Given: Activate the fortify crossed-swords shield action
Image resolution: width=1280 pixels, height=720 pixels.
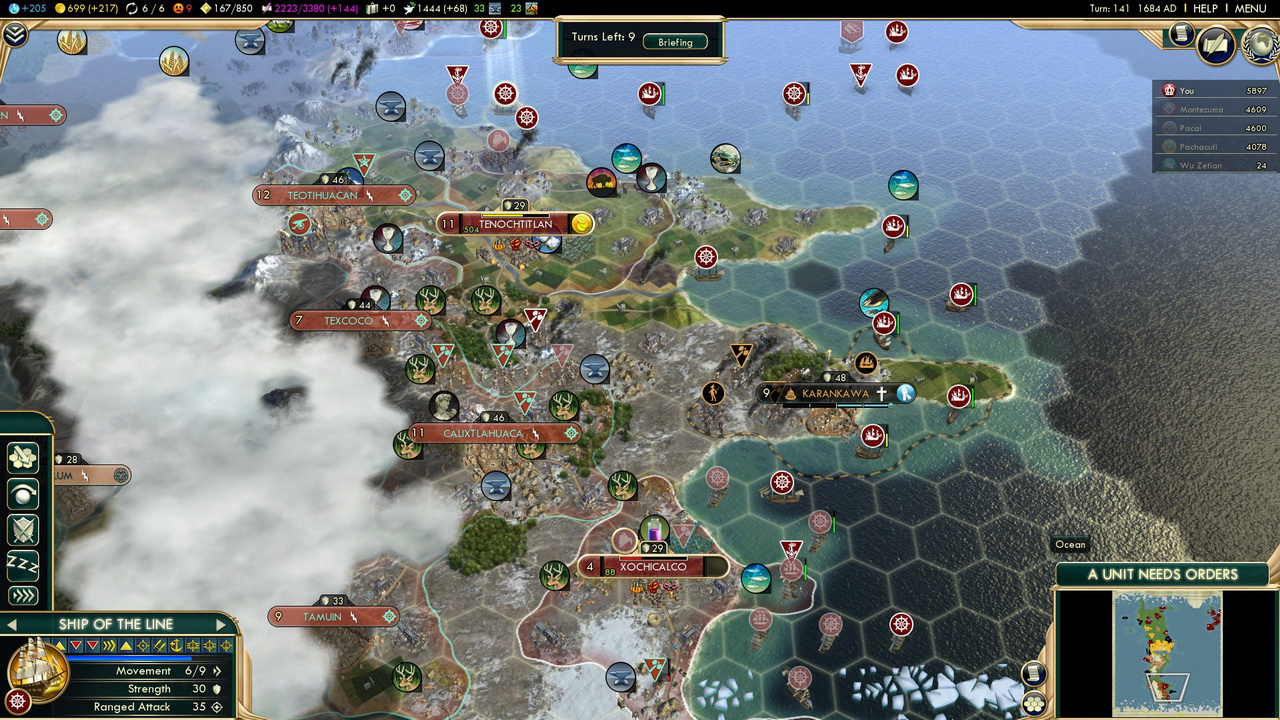Looking at the screenshot, I should (22, 530).
